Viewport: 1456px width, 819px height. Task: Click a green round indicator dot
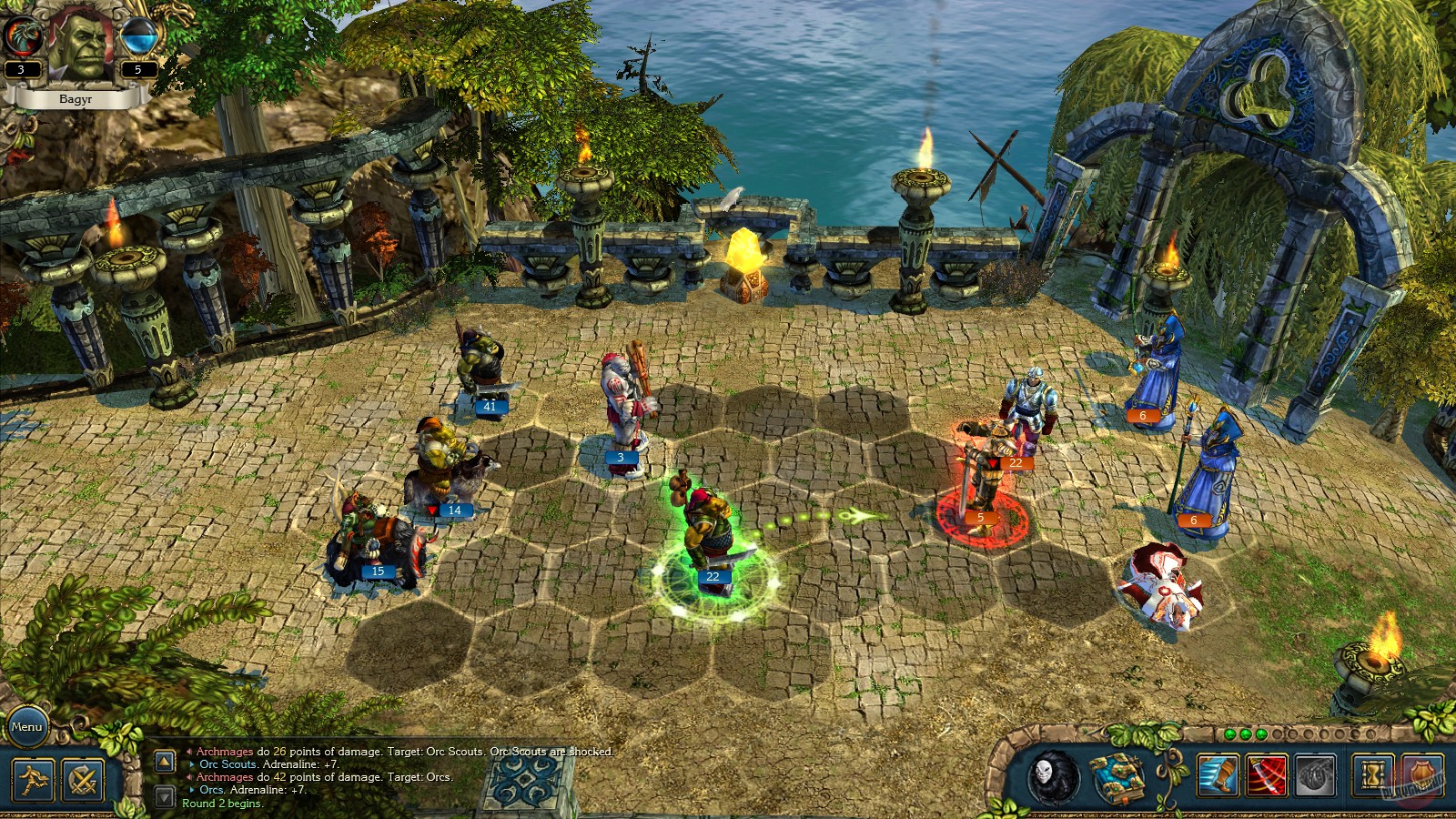click(x=1229, y=733)
